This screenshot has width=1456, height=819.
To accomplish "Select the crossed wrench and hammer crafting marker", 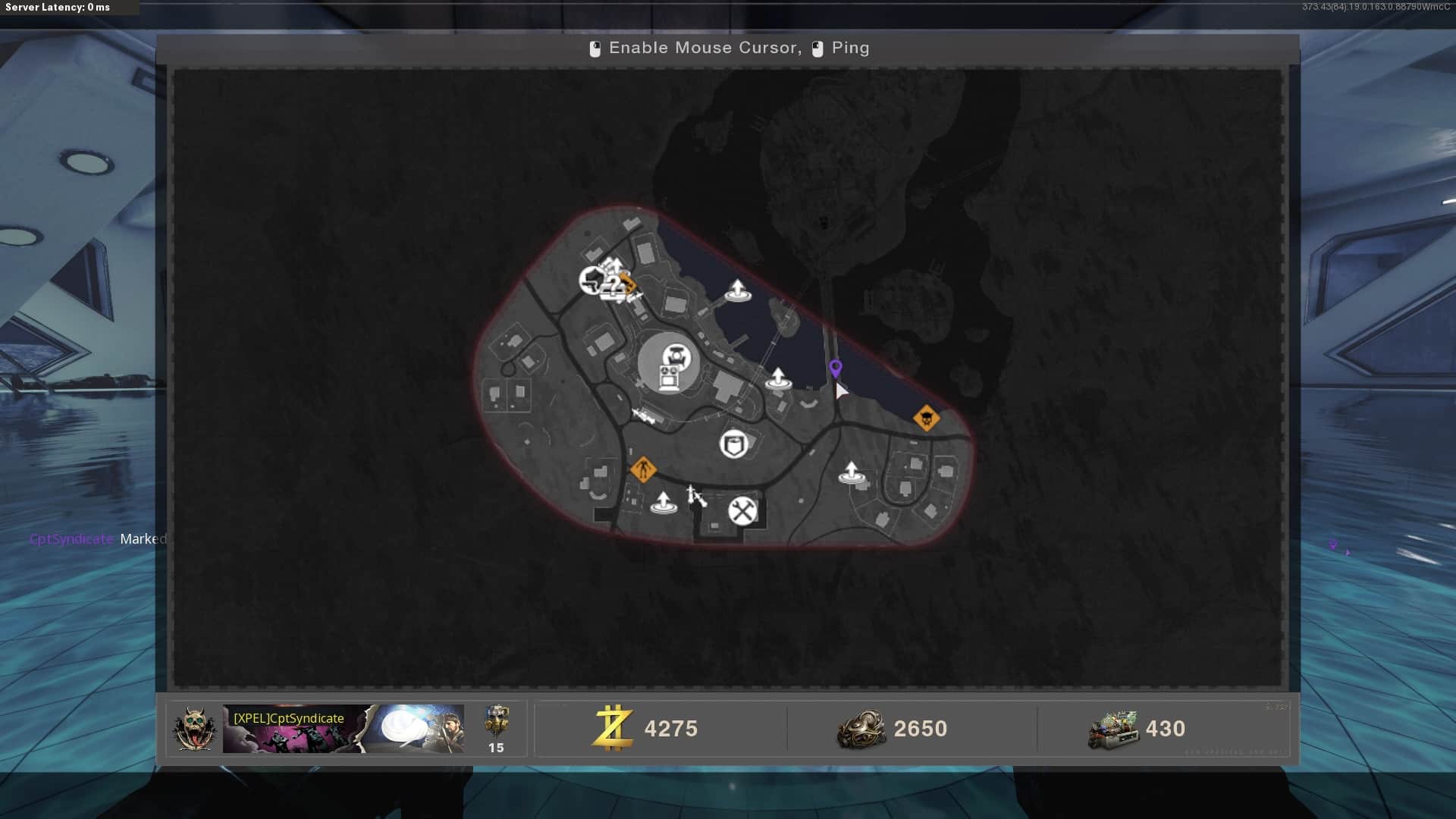I will pos(742,510).
